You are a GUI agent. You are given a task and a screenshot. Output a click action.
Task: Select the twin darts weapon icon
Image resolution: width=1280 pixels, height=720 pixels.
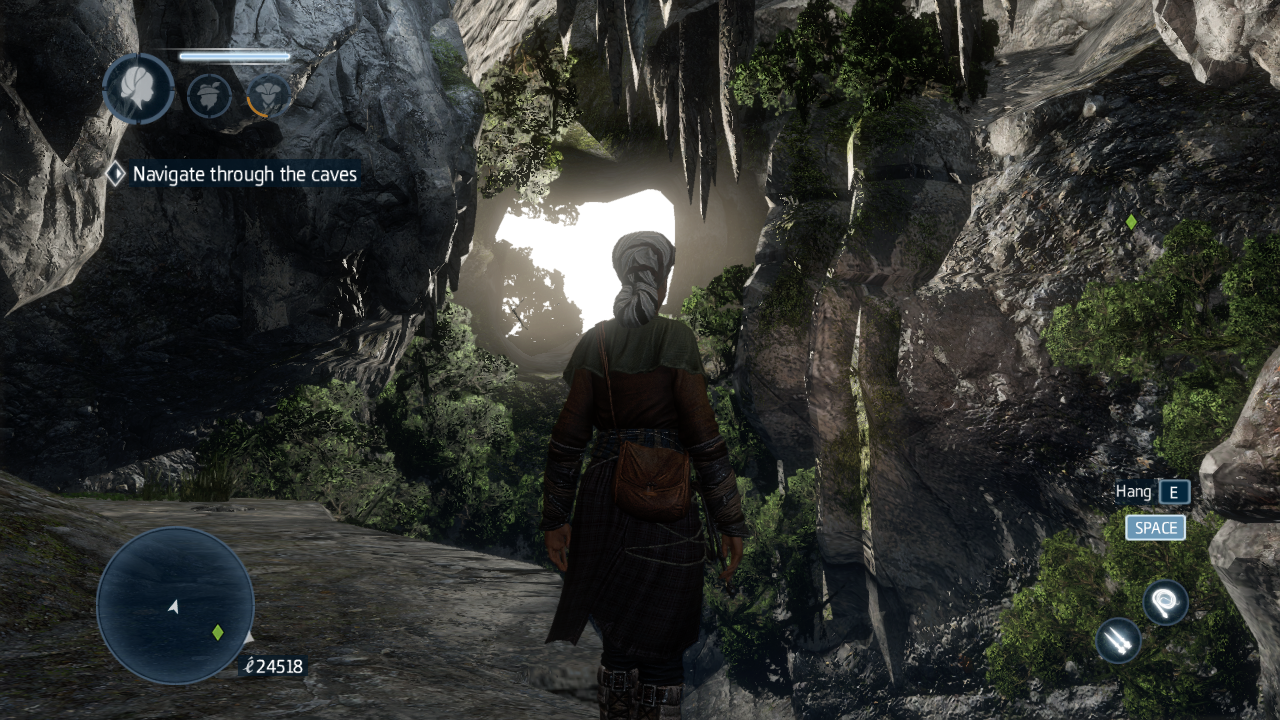[x=1118, y=641]
